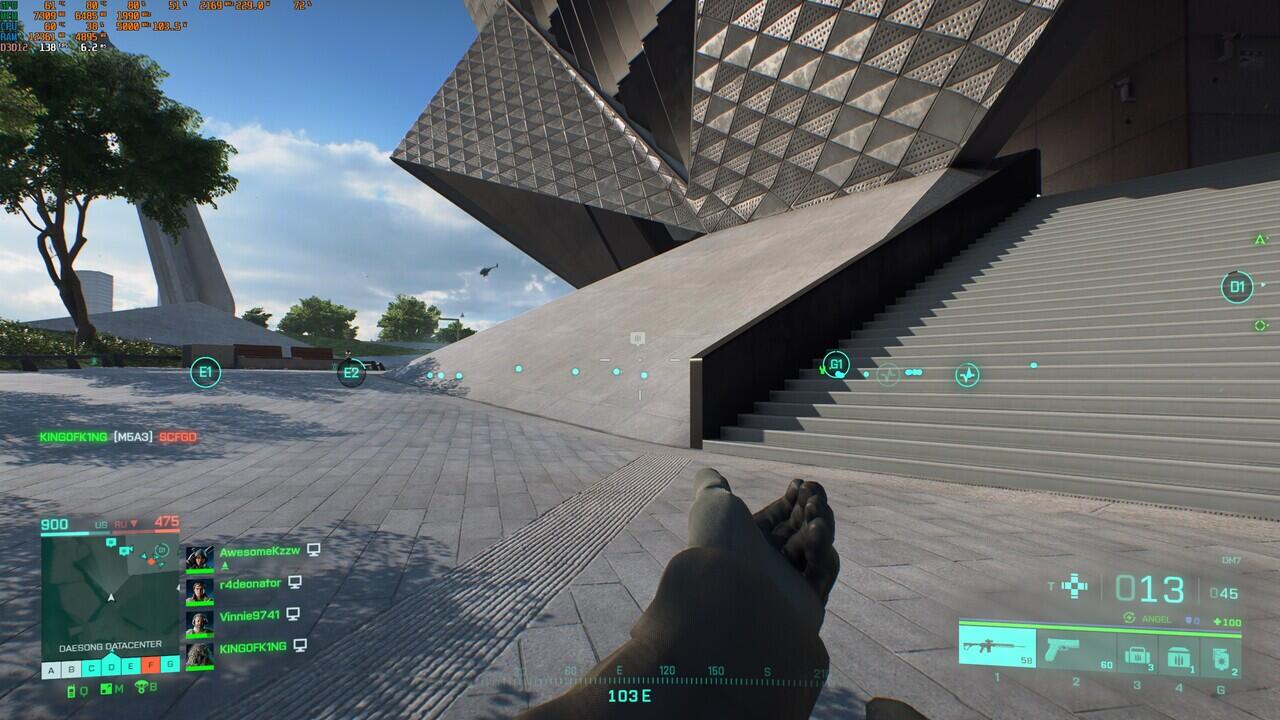Viewport: 1280px width, 720px height.
Task: Choose capture point G in objective bar
Action: coord(171,666)
